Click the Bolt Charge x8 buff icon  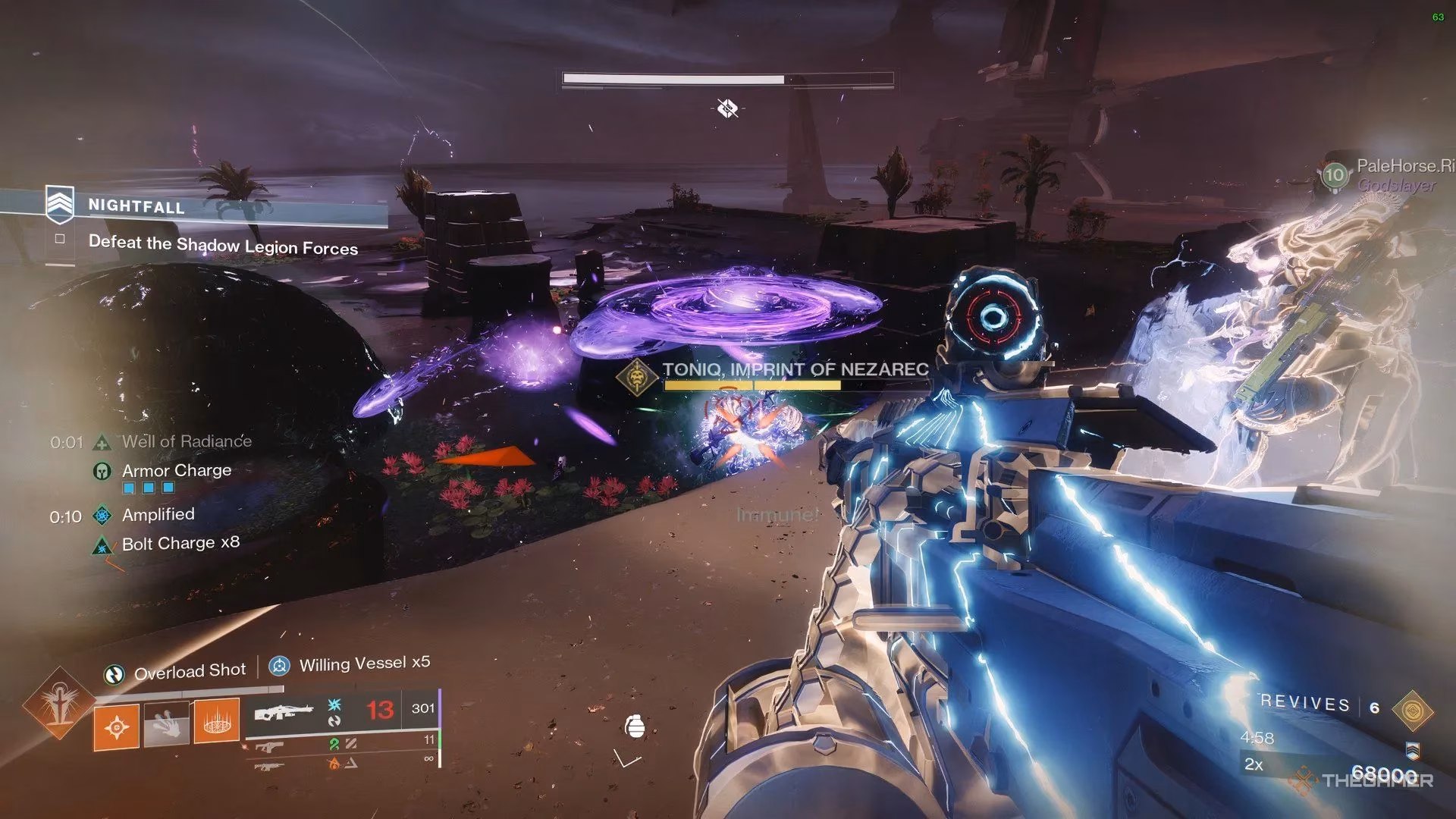tap(101, 544)
